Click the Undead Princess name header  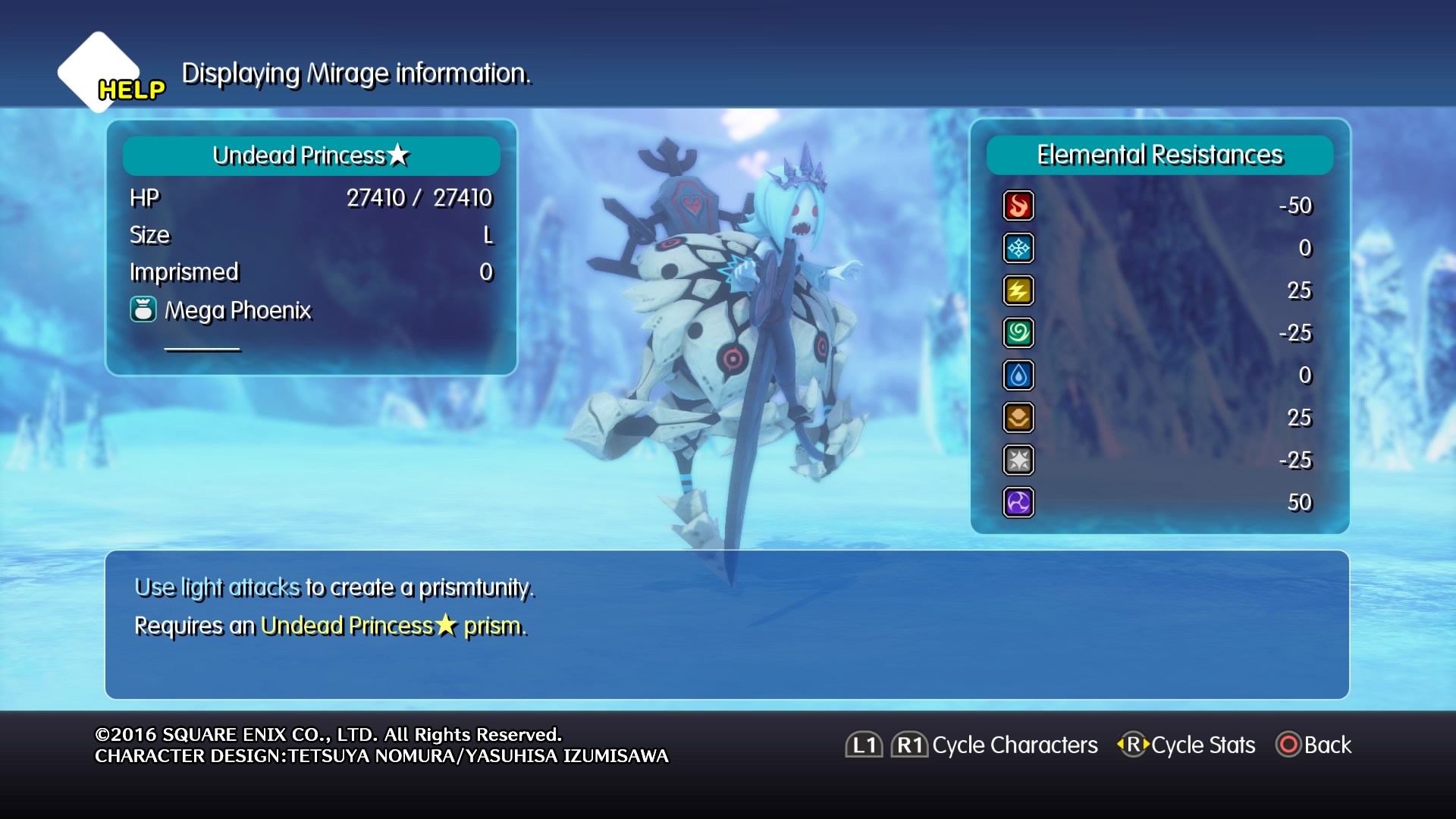311,155
